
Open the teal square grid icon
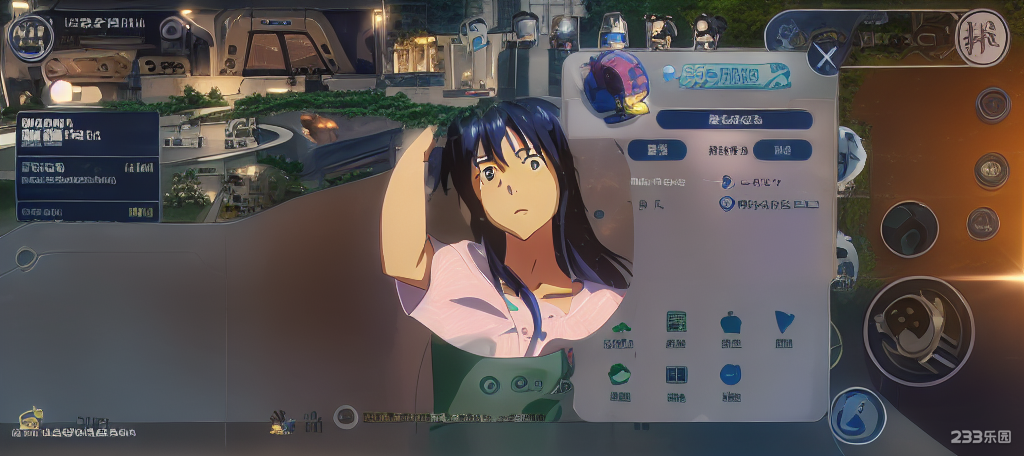pos(676,322)
